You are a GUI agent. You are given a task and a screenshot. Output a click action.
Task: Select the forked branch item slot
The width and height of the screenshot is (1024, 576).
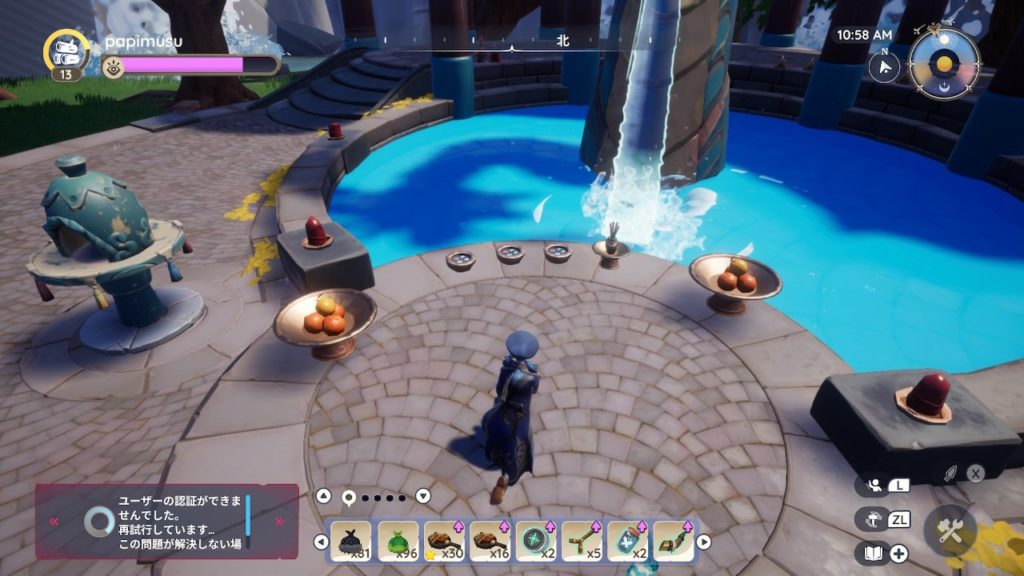(583, 540)
